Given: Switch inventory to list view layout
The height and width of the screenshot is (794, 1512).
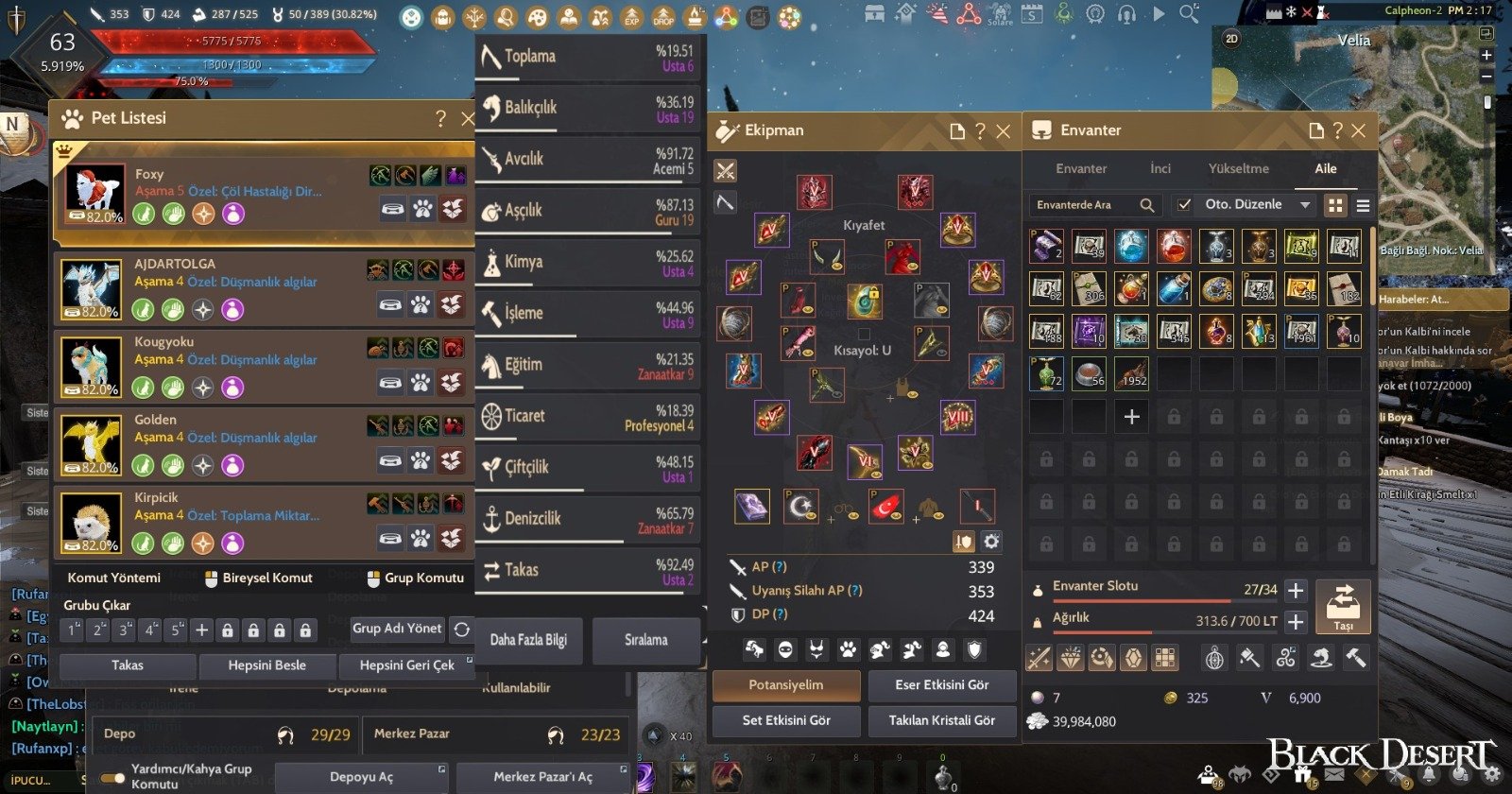Looking at the screenshot, I should tap(1362, 205).
